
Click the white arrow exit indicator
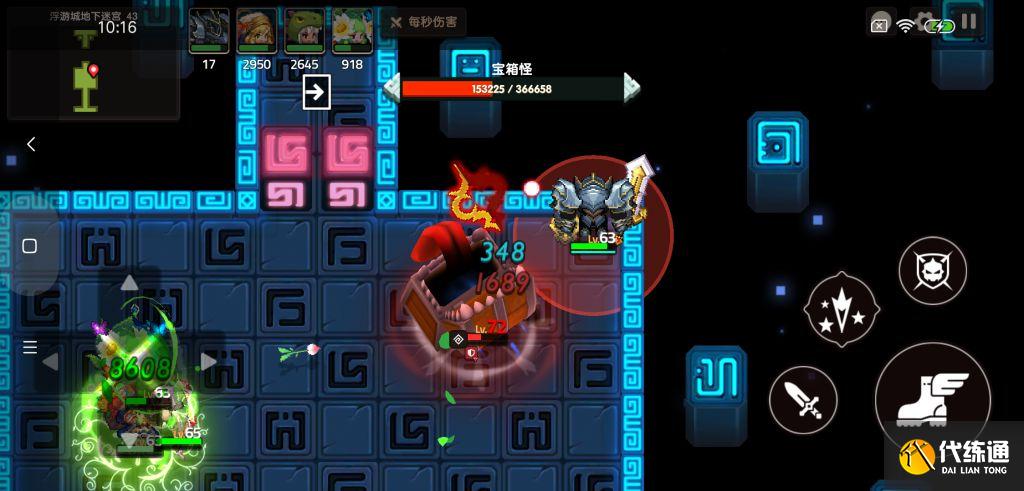[316, 93]
